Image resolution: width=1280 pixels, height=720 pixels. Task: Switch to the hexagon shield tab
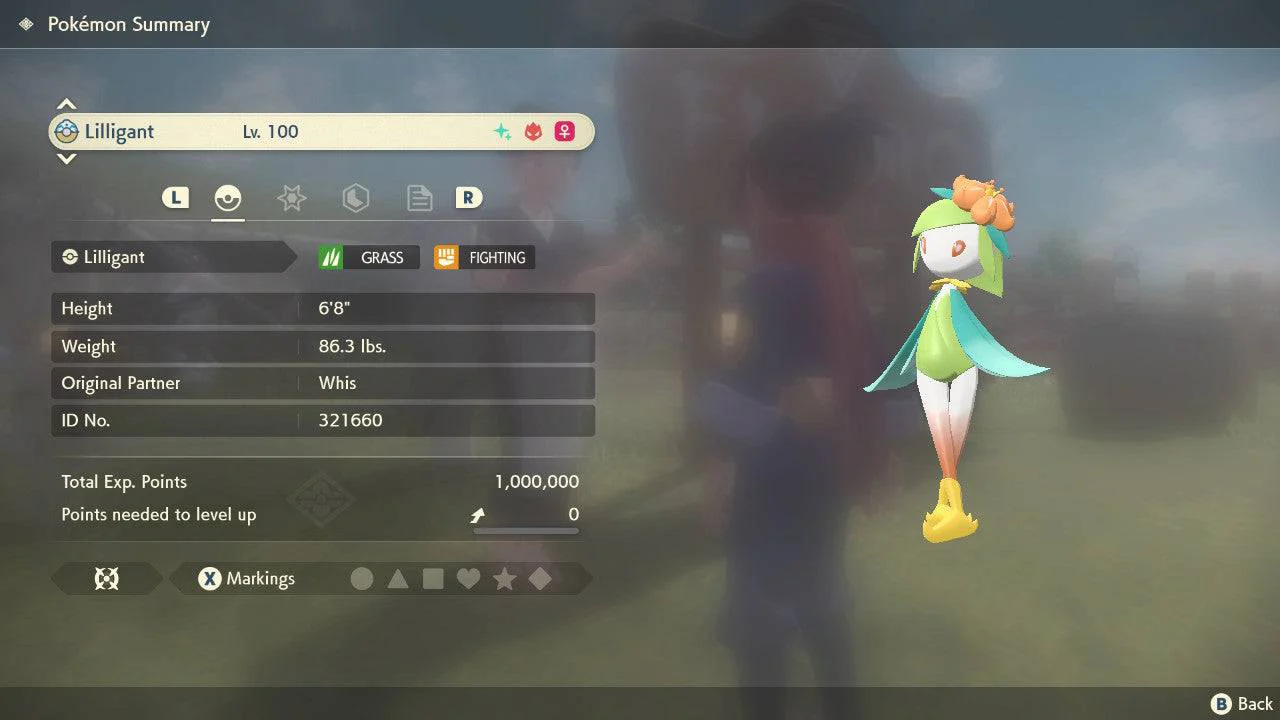click(x=355, y=198)
